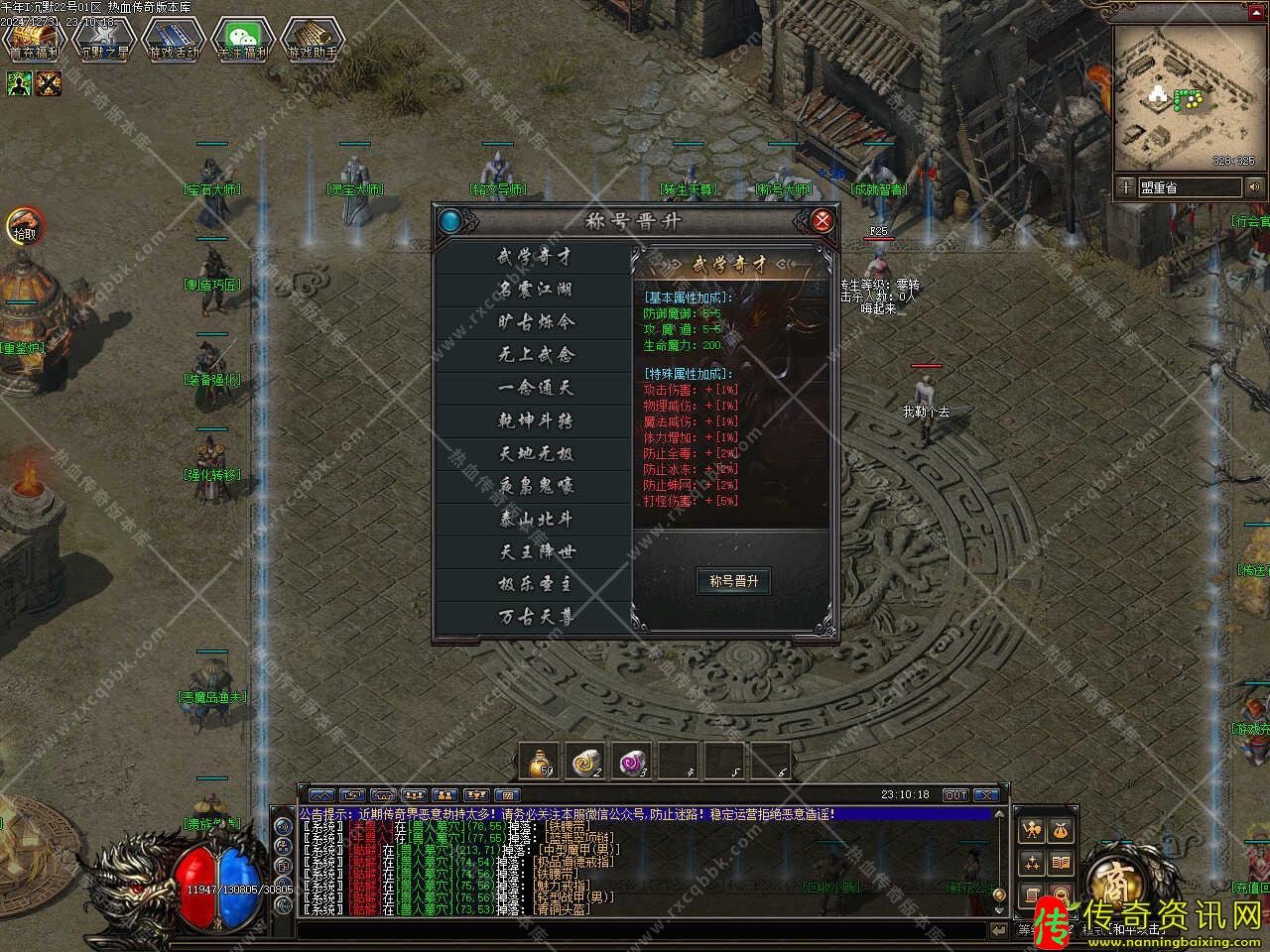Use the yellow potion in hotbar slot 1

point(541,762)
